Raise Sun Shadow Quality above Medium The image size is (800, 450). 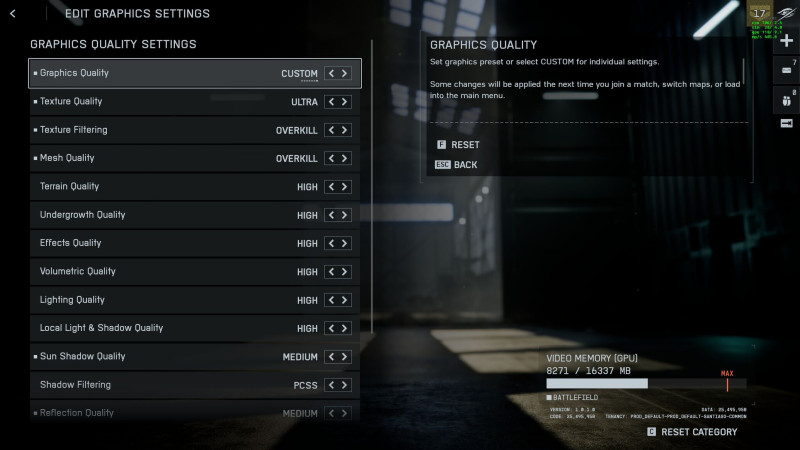click(x=345, y=357)
